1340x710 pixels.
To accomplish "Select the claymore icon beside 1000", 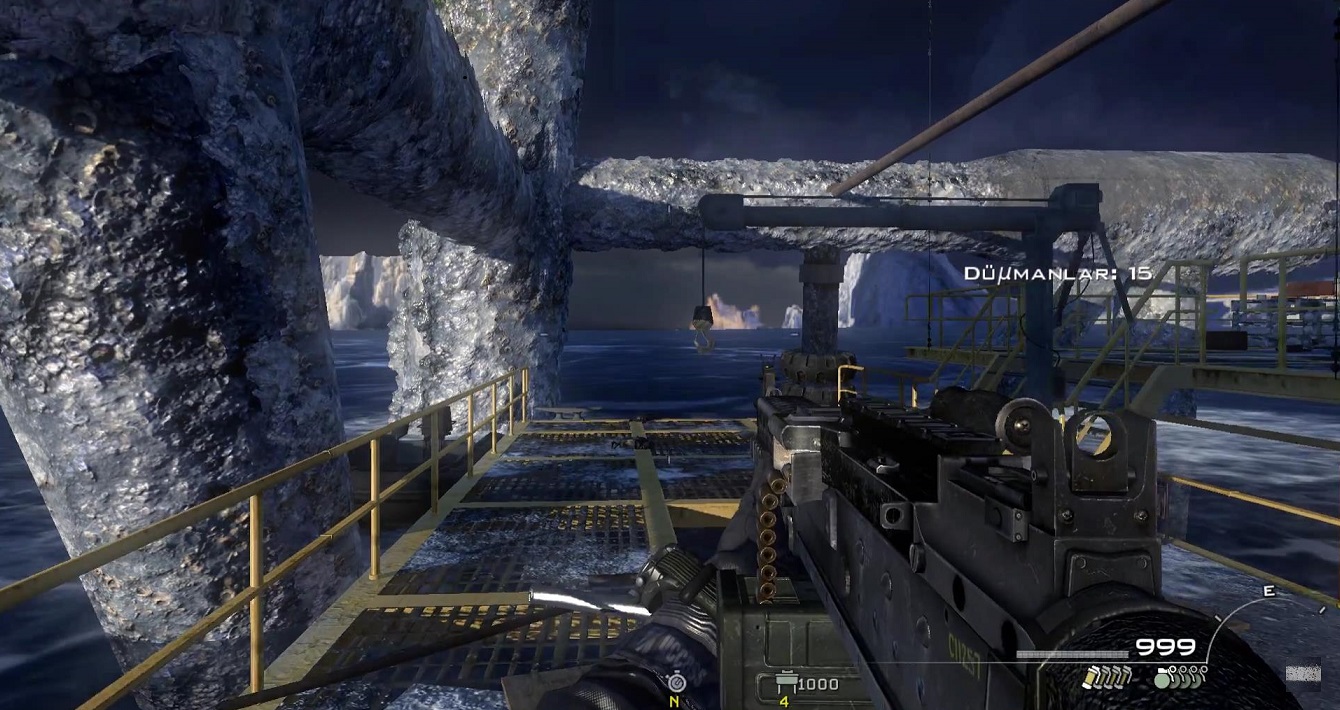I will (785, 684).
